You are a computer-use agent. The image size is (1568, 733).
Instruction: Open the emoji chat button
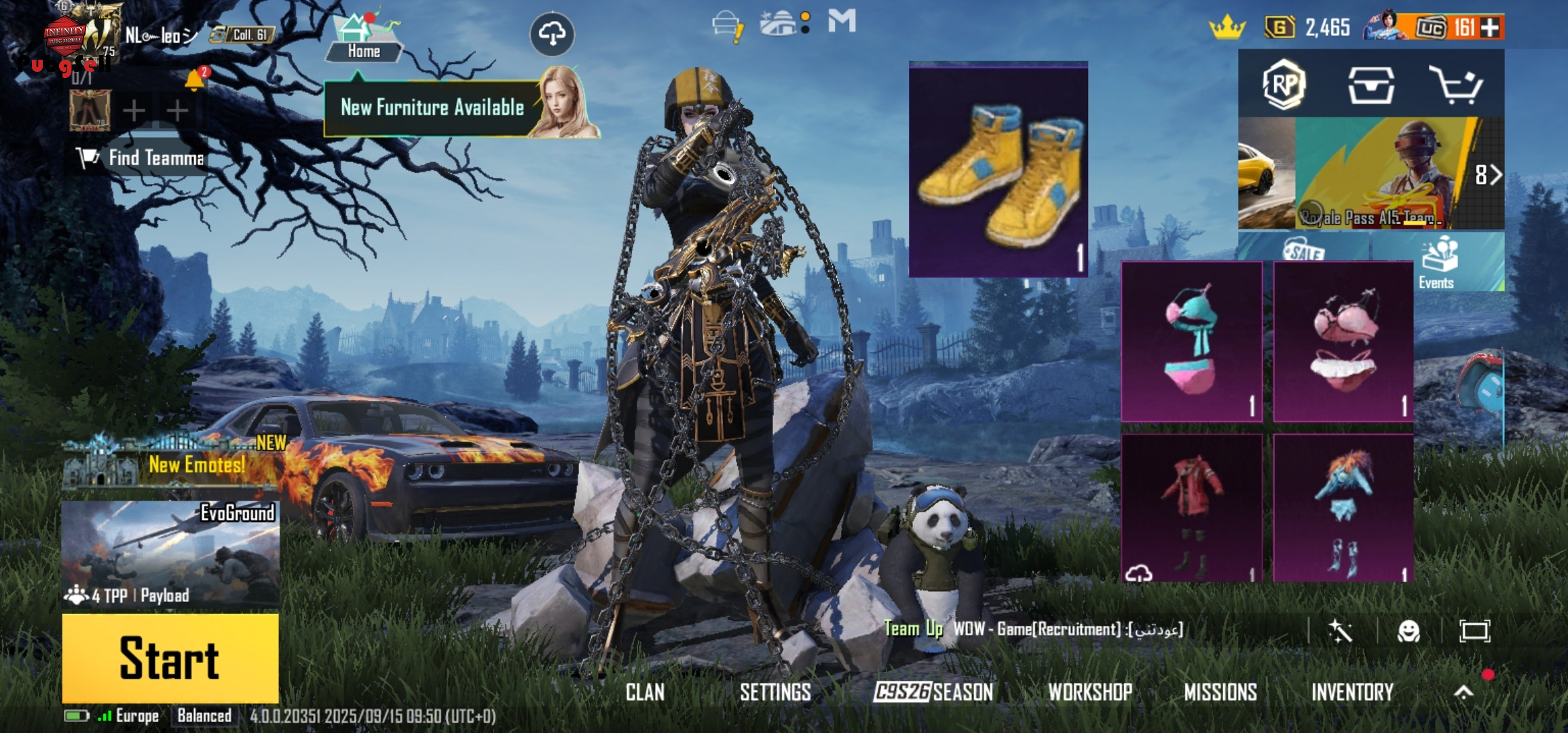(1408, 631)
